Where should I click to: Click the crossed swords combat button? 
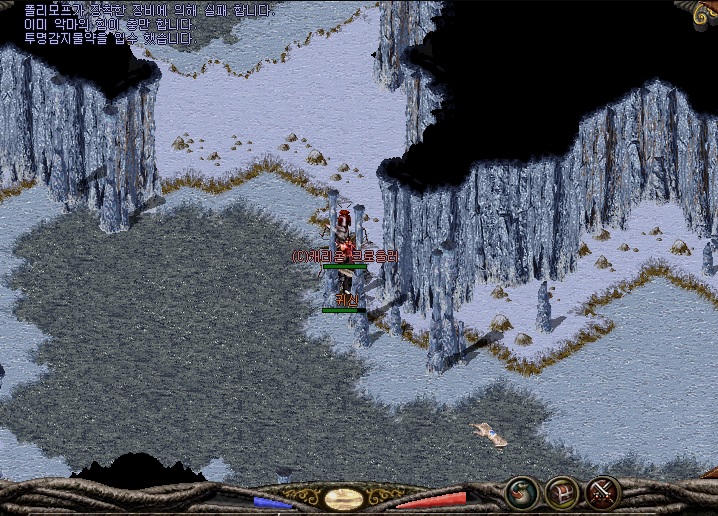click(603, 492)
